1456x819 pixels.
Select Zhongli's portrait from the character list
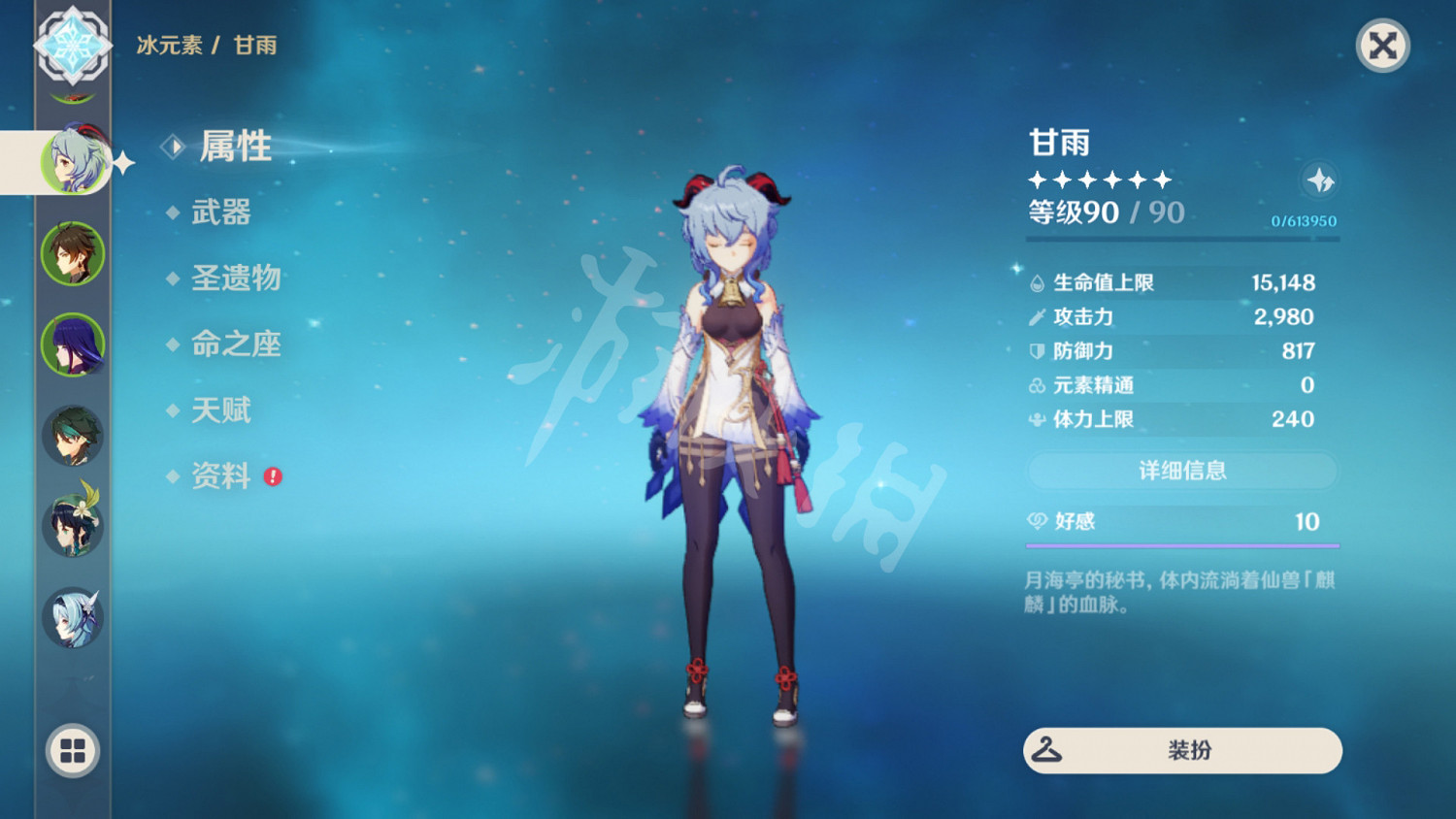[x=73, y=254]
